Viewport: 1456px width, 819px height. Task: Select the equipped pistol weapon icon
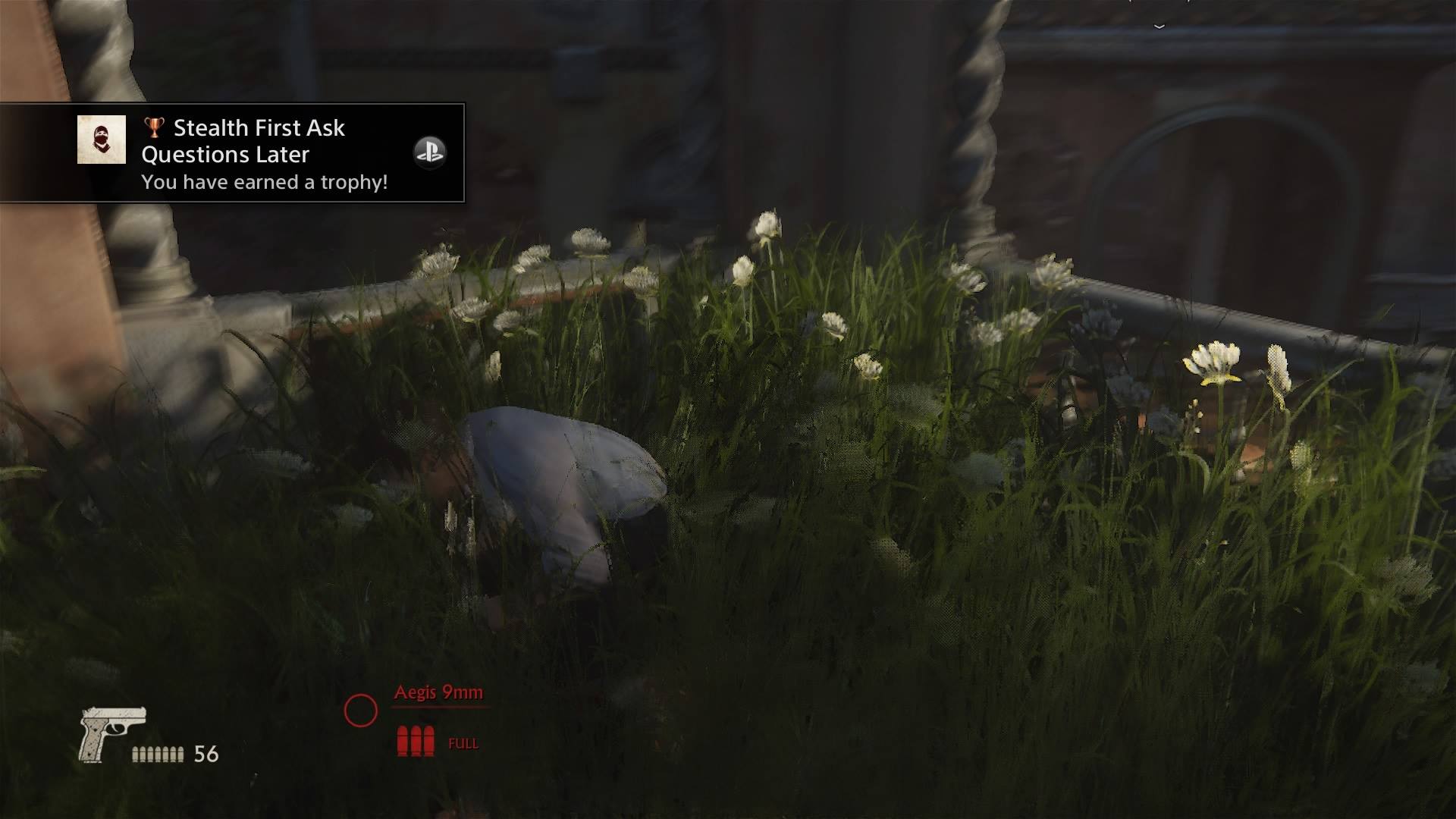(111, 733)
